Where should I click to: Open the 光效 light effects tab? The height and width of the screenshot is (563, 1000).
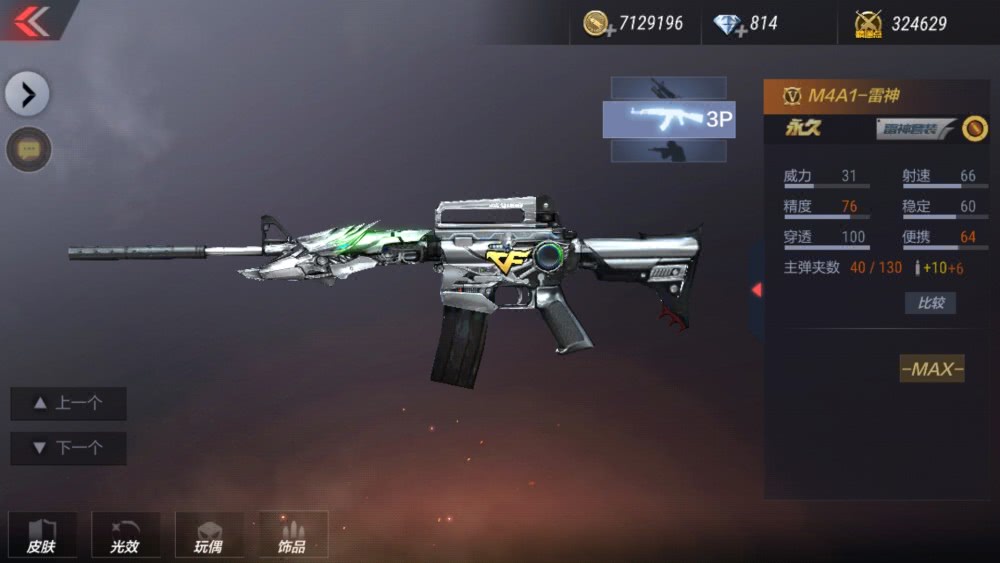125,535
